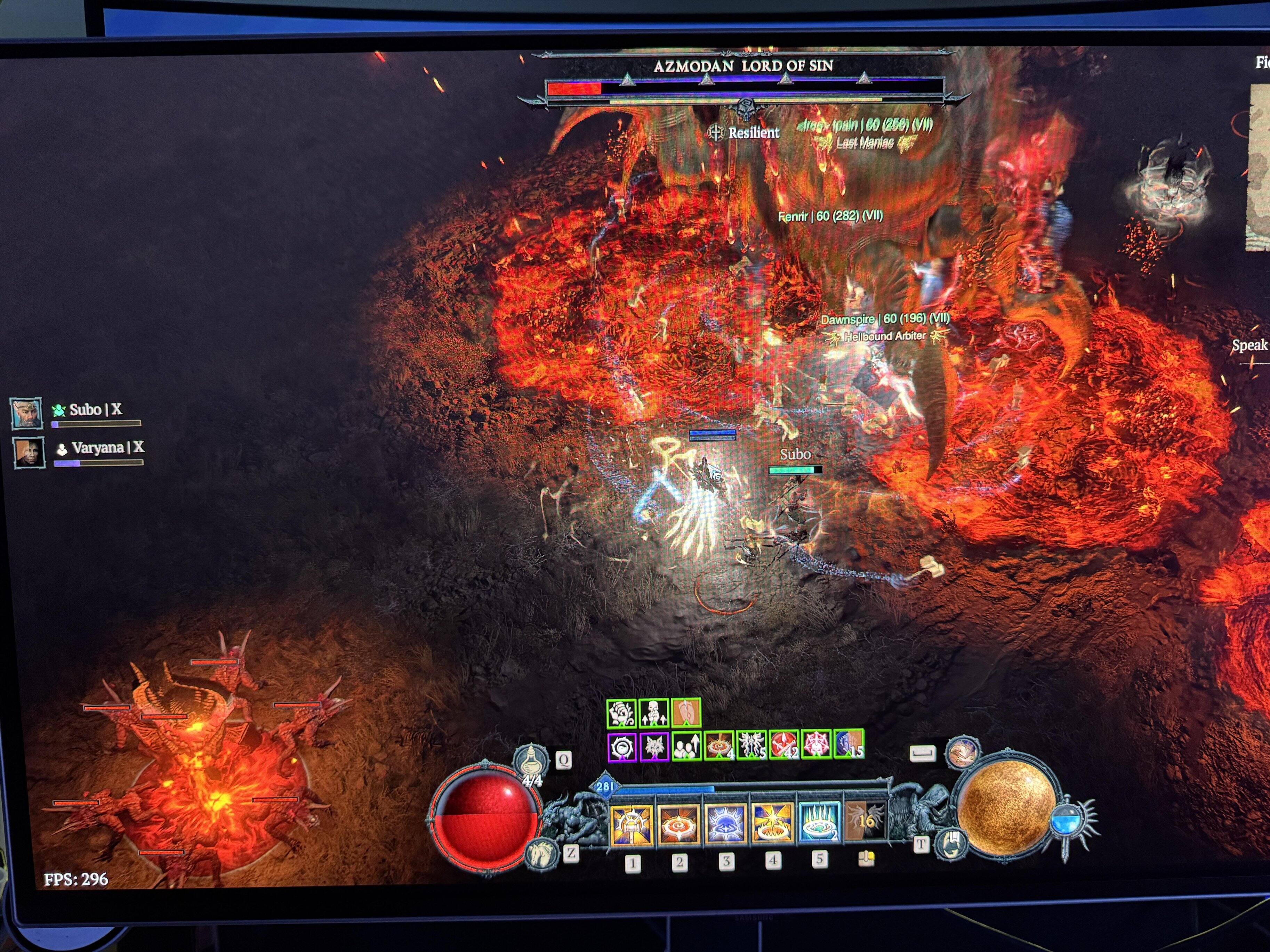Screen dimensions: 1270x952
Task: Inspect the blue buff icon showing 15
Action: click(x=849, y=743)
